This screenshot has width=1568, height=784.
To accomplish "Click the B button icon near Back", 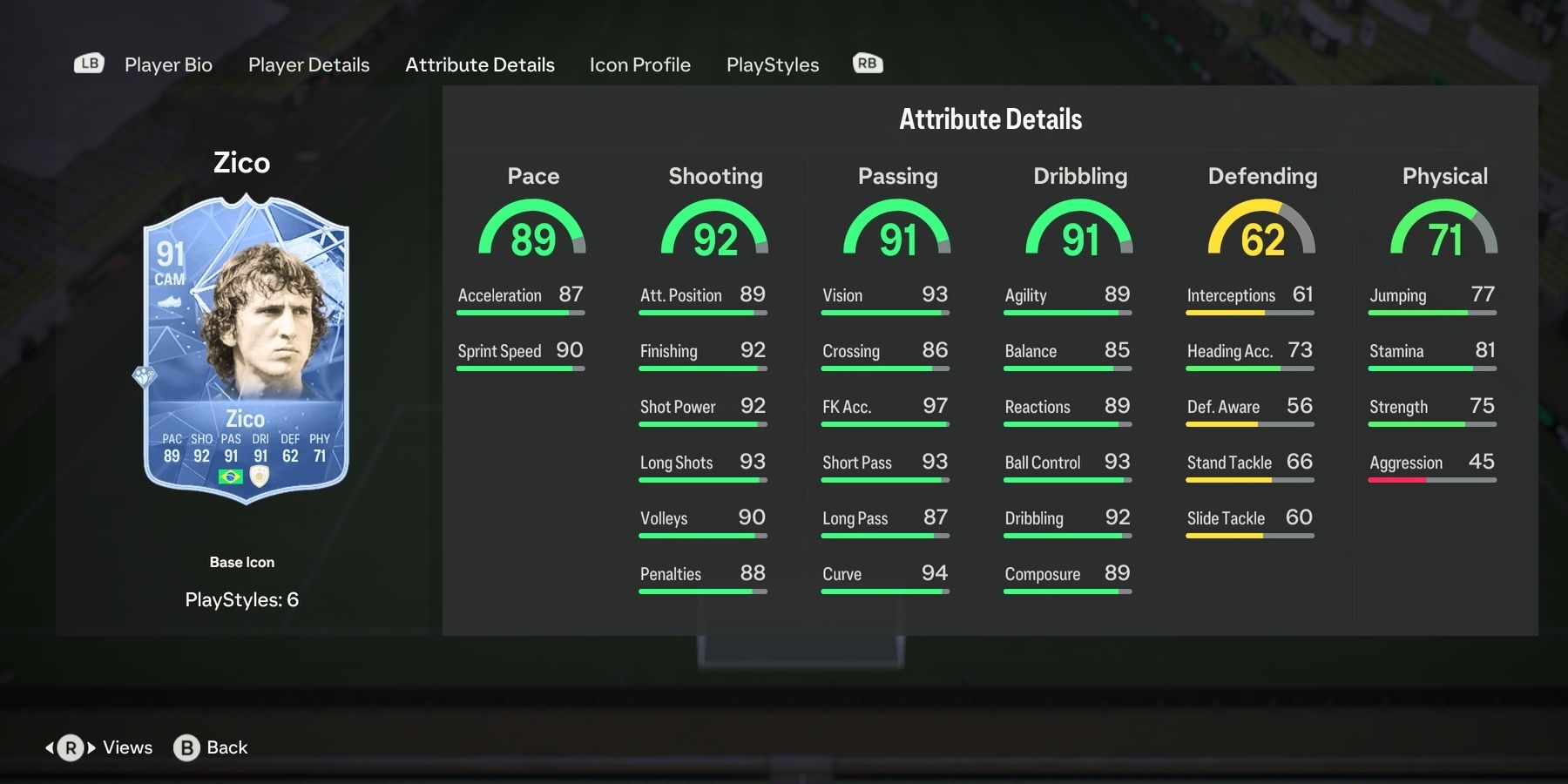I will pos(185,747).
